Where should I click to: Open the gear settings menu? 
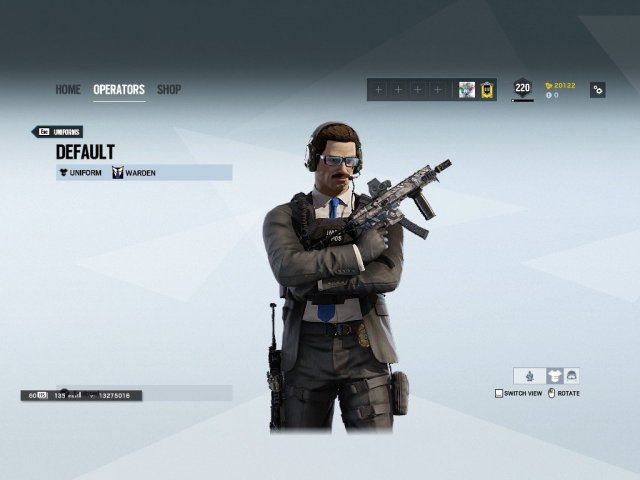click(597, 90)
